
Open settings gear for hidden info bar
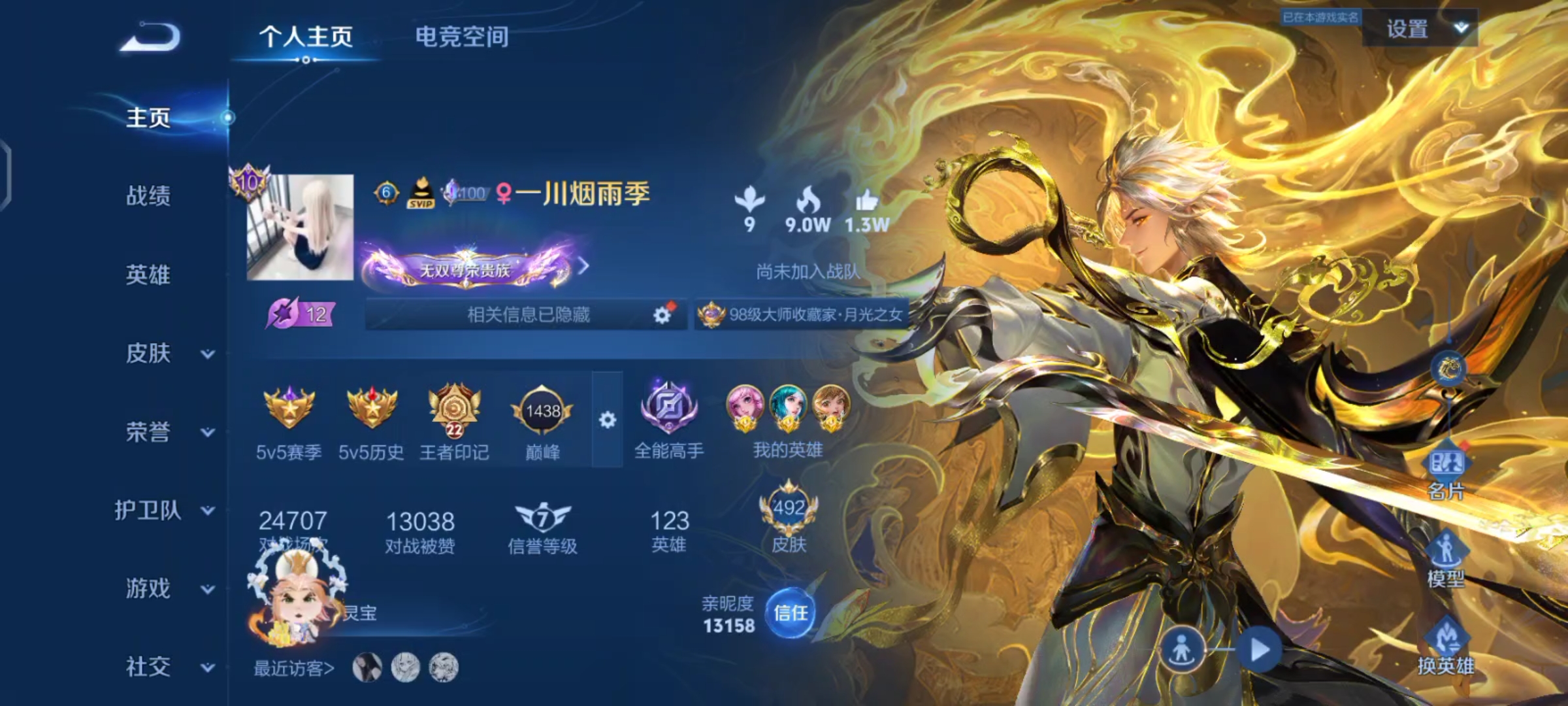tap(662, 315)
